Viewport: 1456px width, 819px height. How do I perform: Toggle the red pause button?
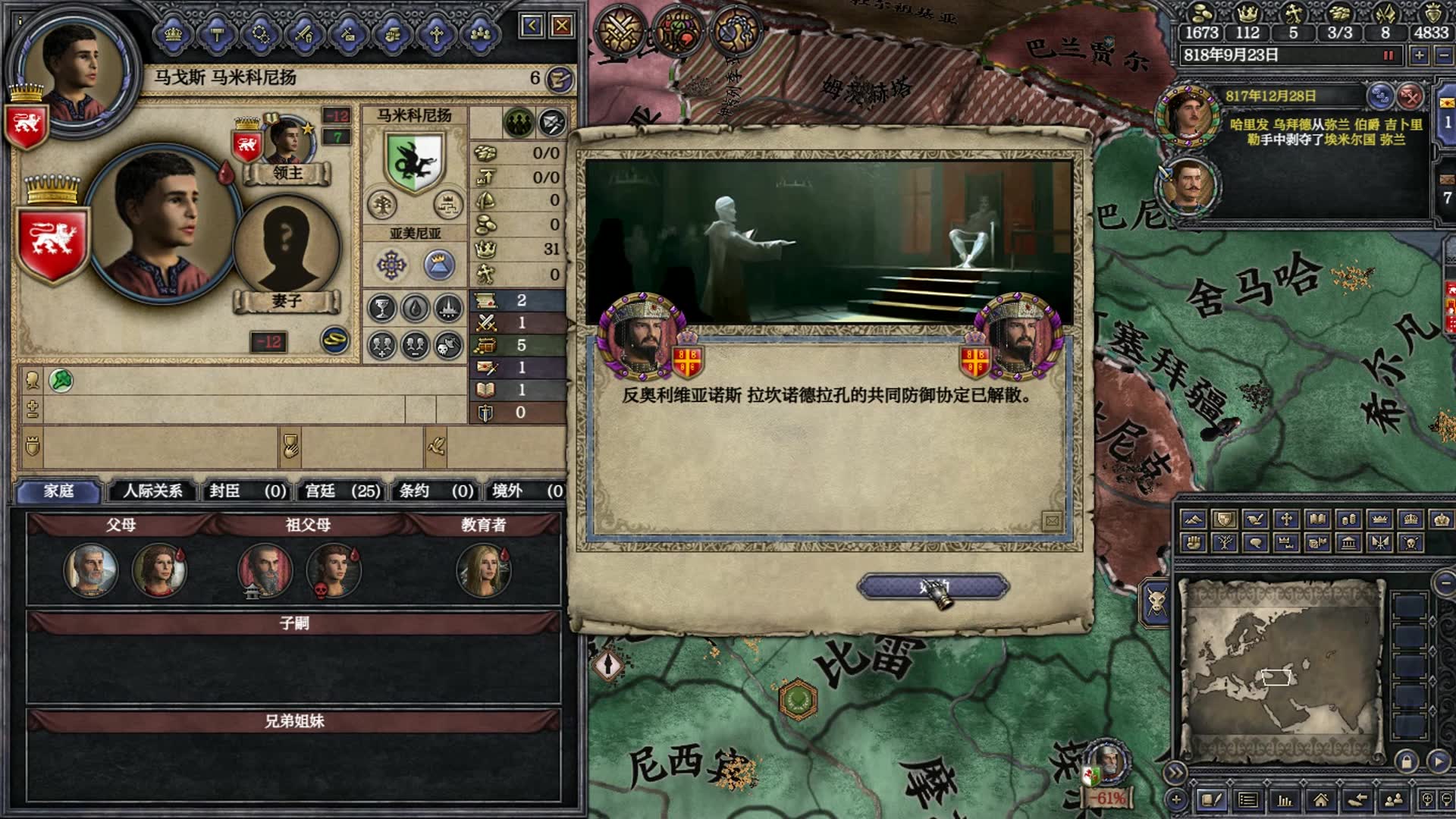(x=1389, y=55)
